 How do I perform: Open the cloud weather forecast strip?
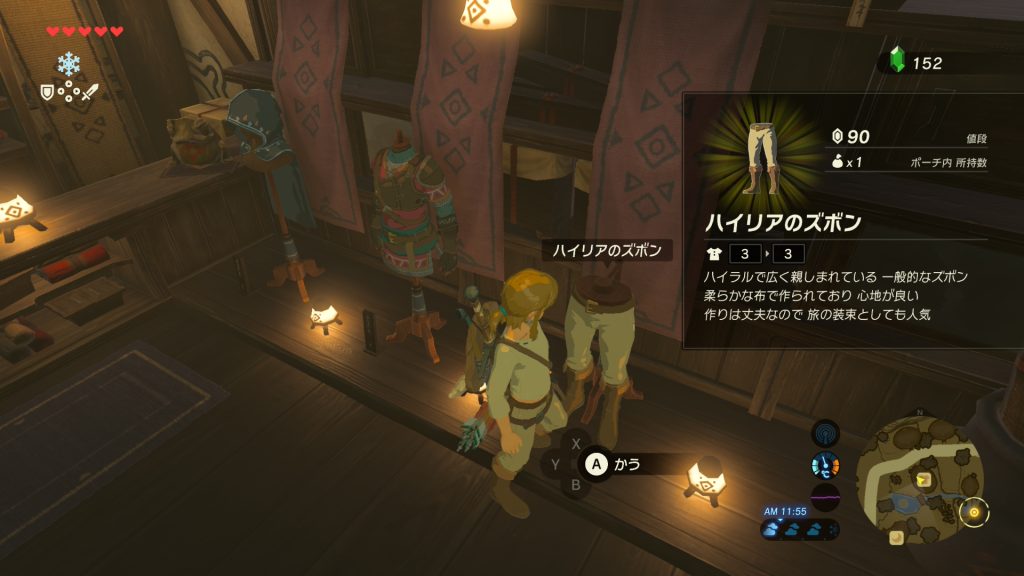[x=800, y=530]
